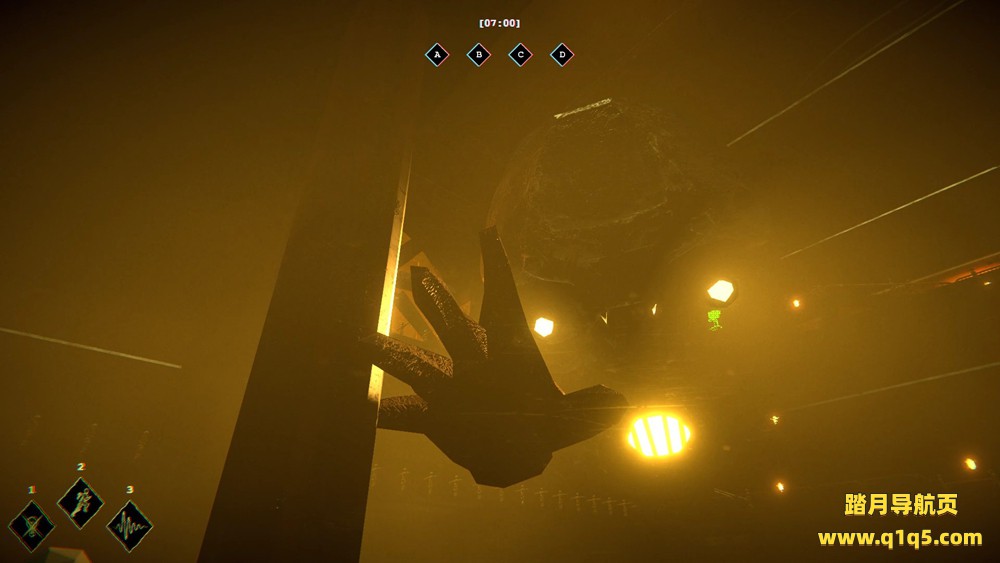Trigger the running figure sprint ability
This screenshot has height=563, width=1000.
point(81,502)
